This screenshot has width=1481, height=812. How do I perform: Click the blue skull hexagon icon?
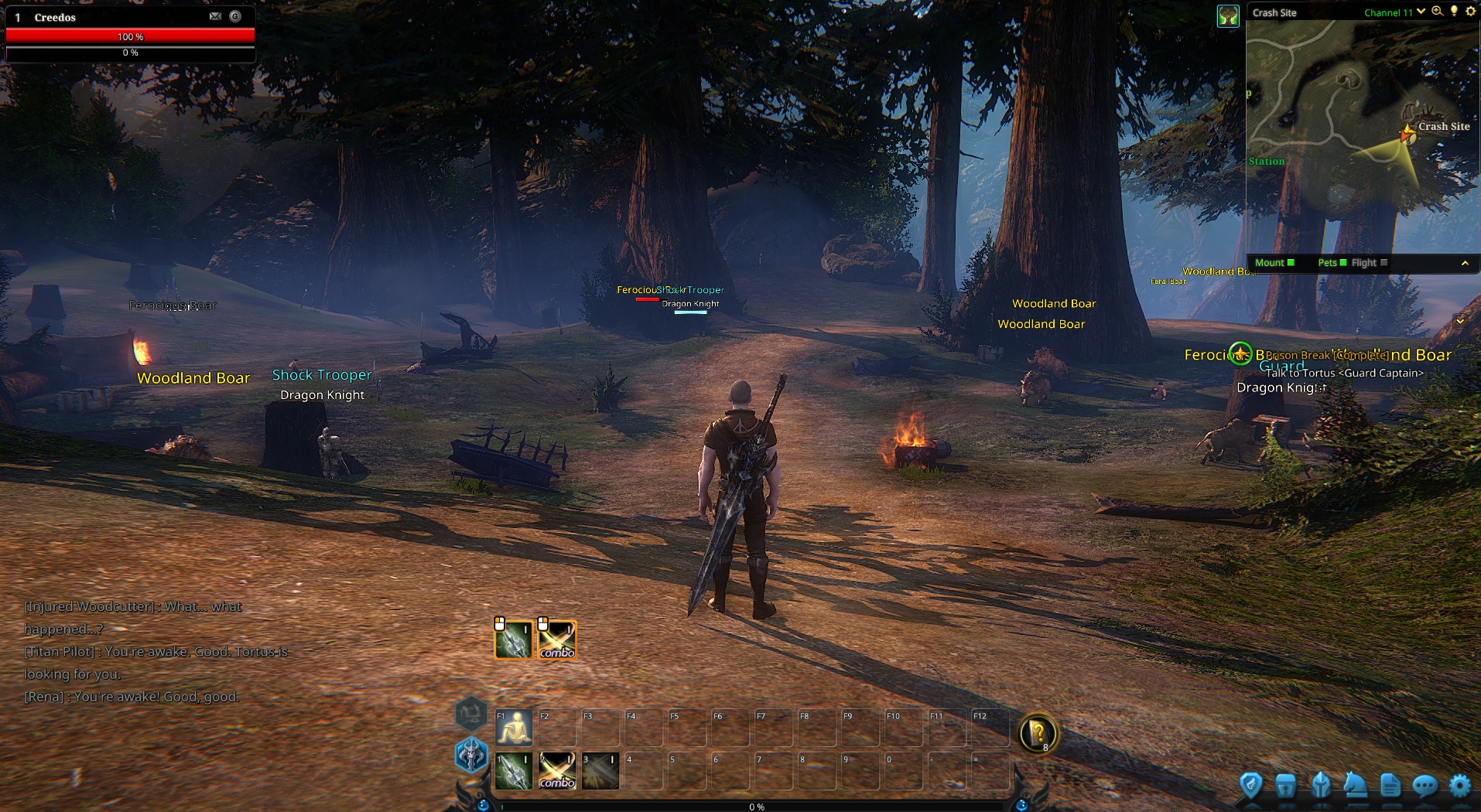pos(471,754)
